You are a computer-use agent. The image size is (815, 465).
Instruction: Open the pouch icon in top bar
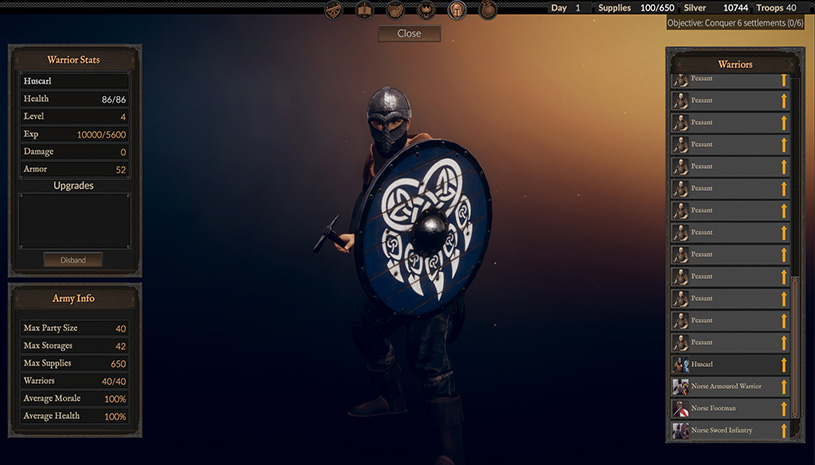click(x=488, y=10)
